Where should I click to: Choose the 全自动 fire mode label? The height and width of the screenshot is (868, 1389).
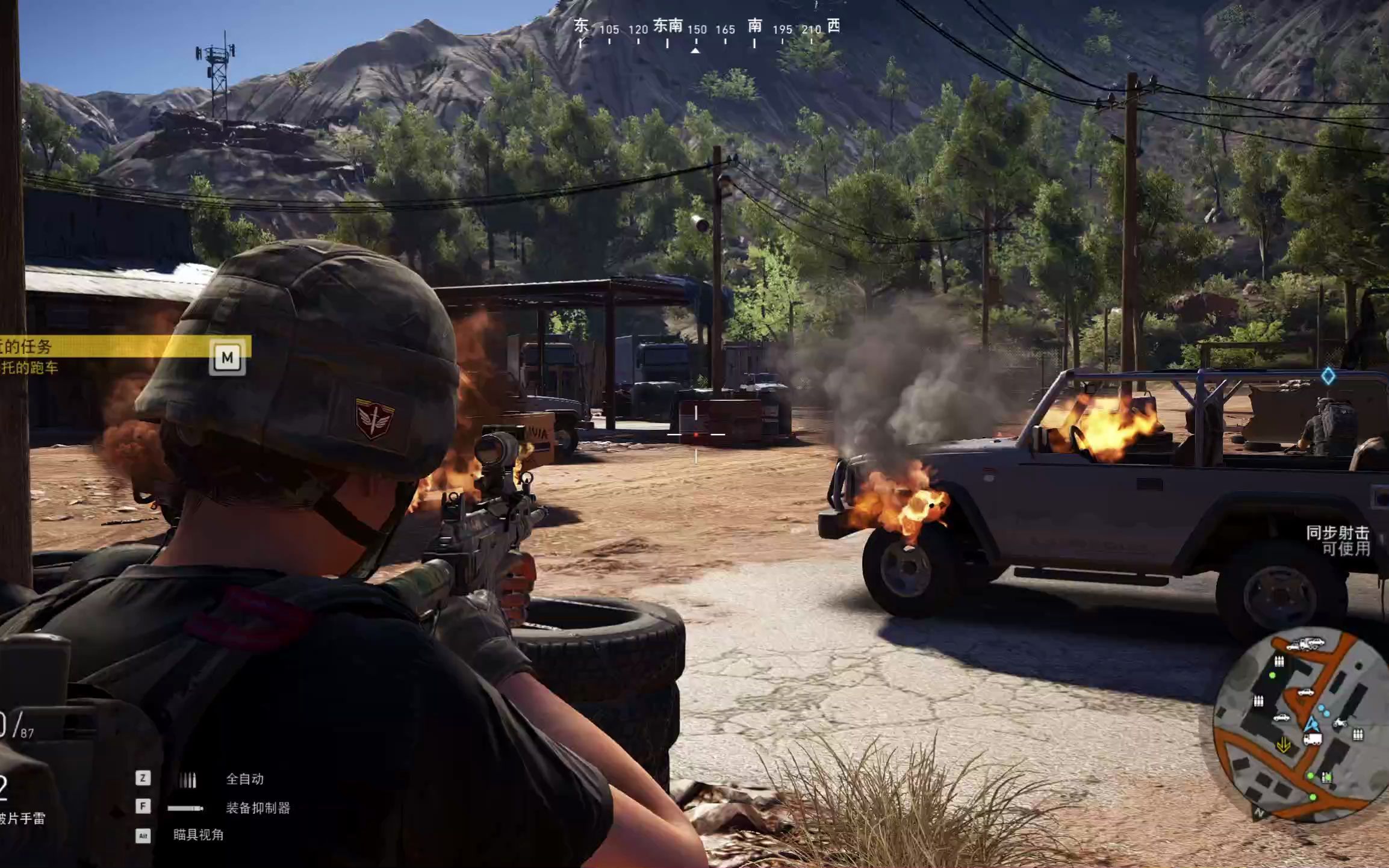coord(244,779)
